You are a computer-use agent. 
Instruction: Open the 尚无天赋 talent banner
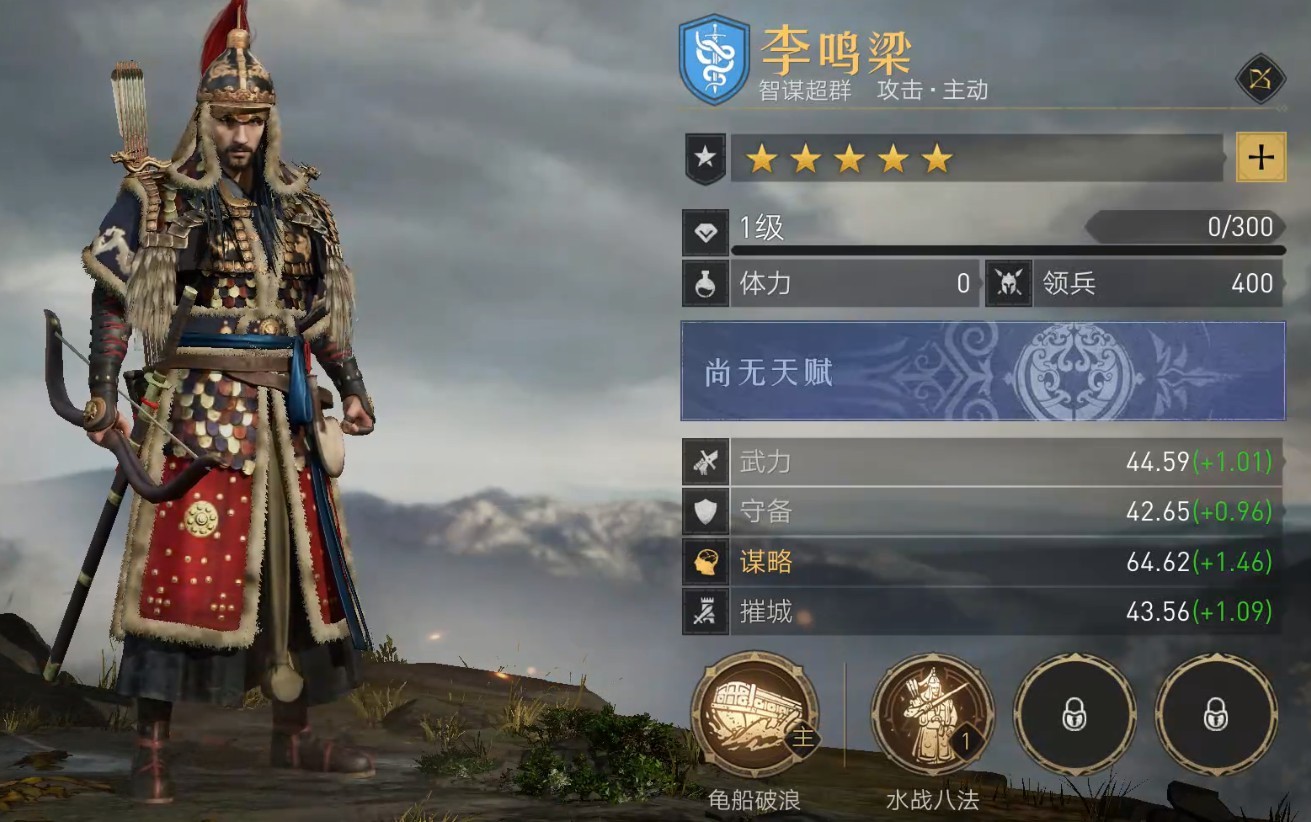pos(983,371)
